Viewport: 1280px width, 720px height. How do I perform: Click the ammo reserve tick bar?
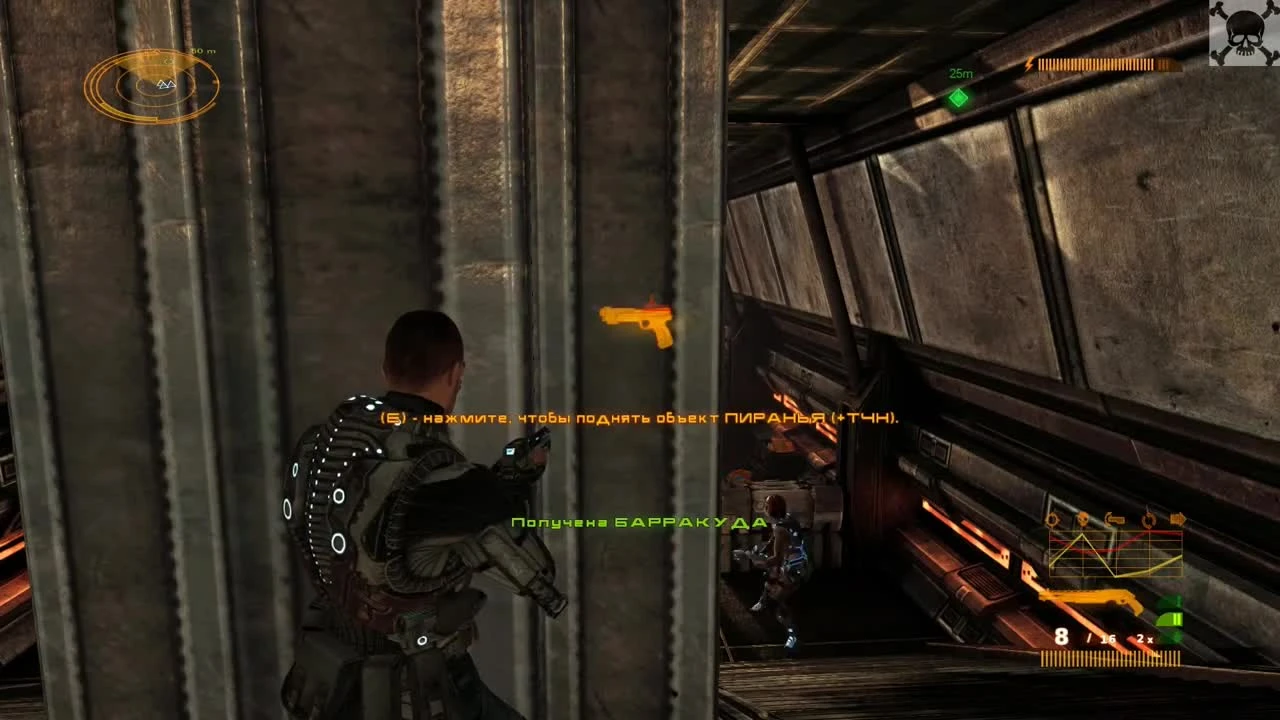pyautogui.click(x=1110, y=656)
